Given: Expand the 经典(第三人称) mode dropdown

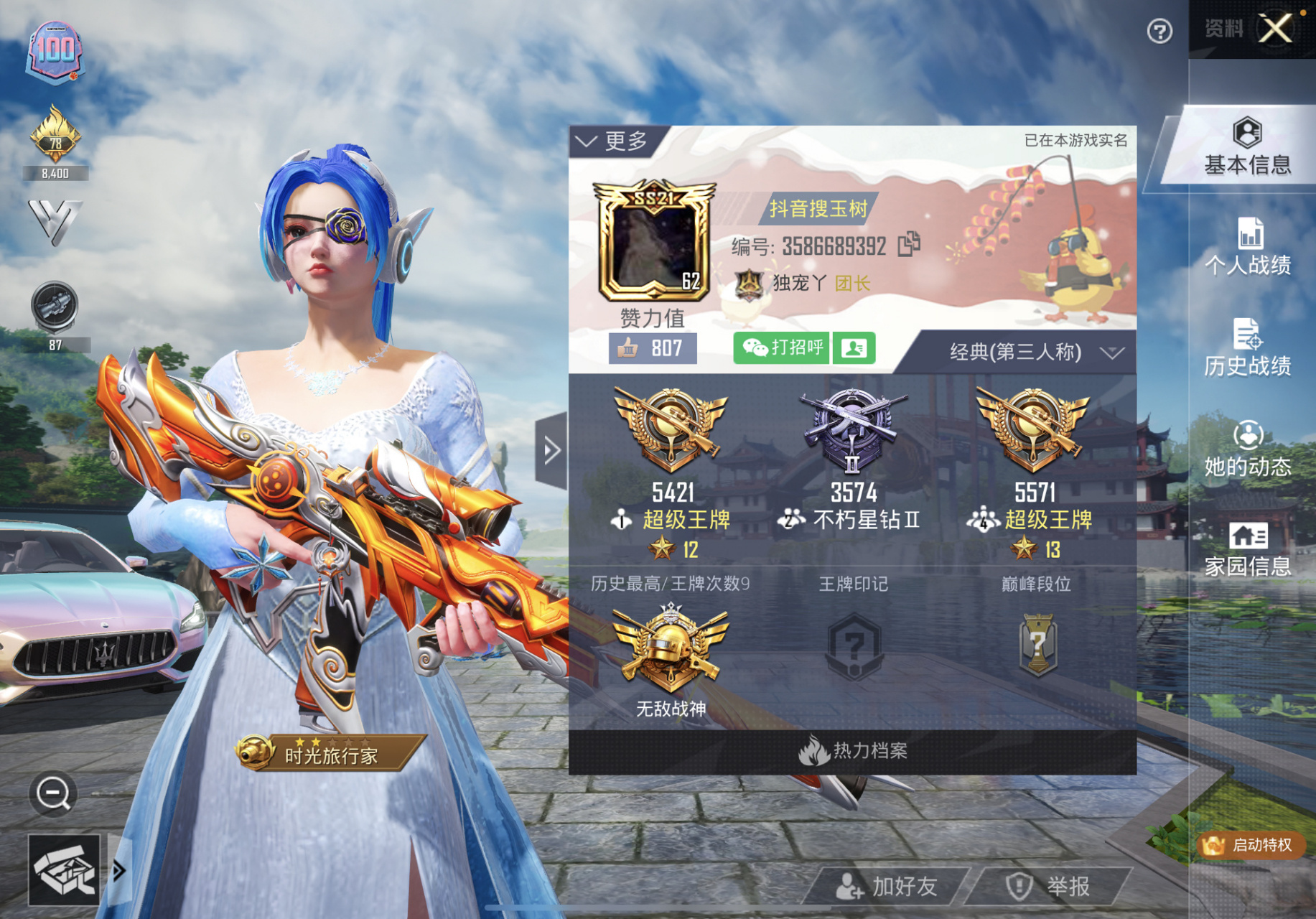Looking at the screenshot, I should (x=1029, y=353).
